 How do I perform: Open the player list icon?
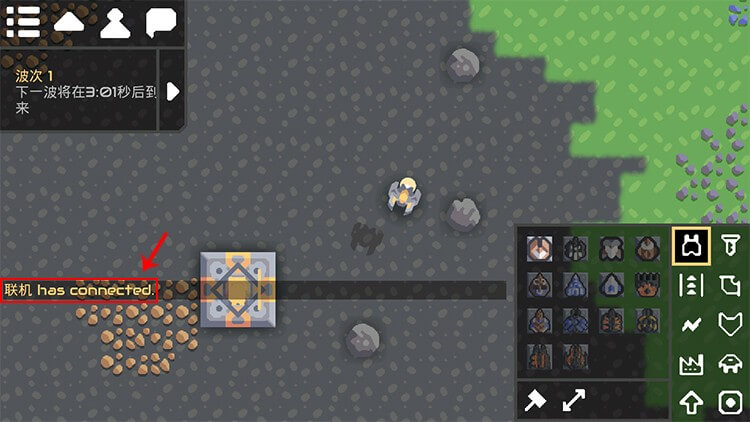(115, 22)
